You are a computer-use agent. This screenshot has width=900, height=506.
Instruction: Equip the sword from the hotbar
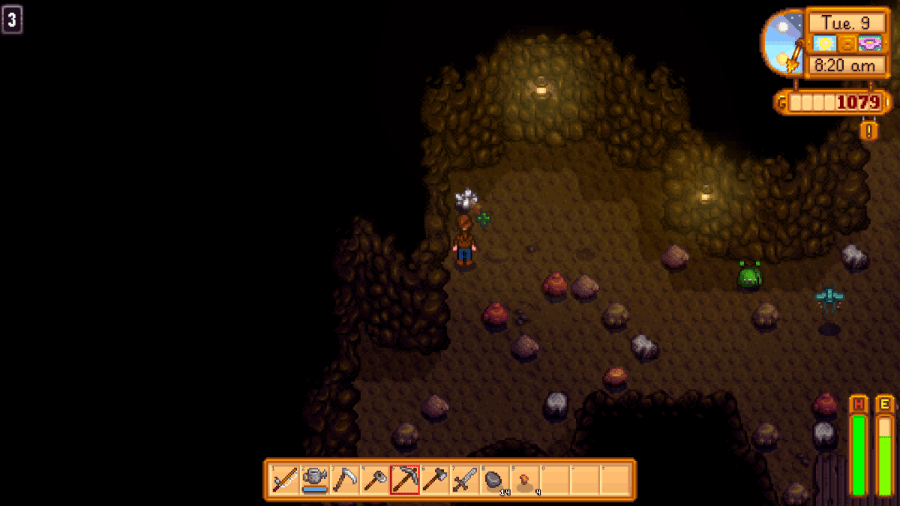click(x=465, y=481)
